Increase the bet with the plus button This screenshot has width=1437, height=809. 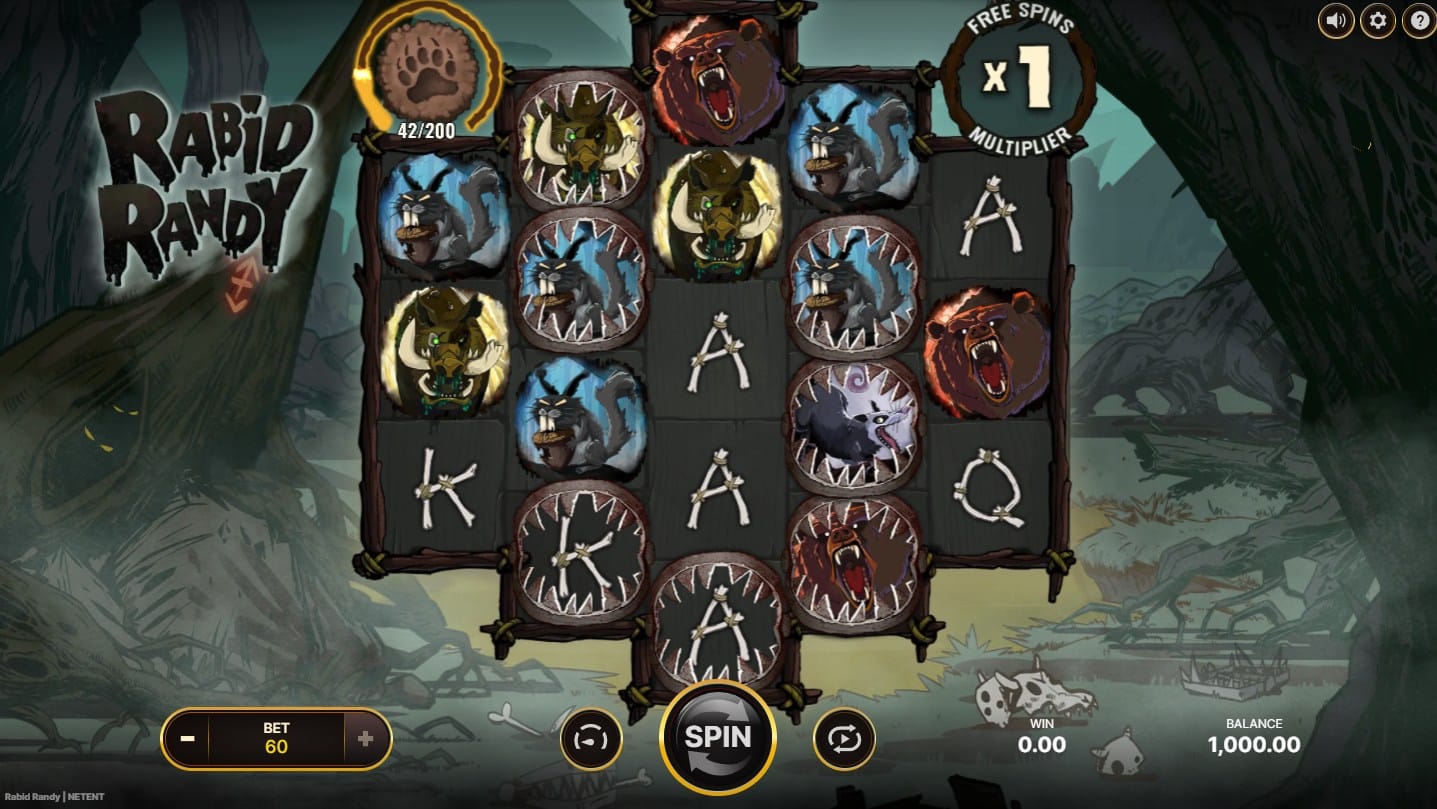[x=365, y=739]
